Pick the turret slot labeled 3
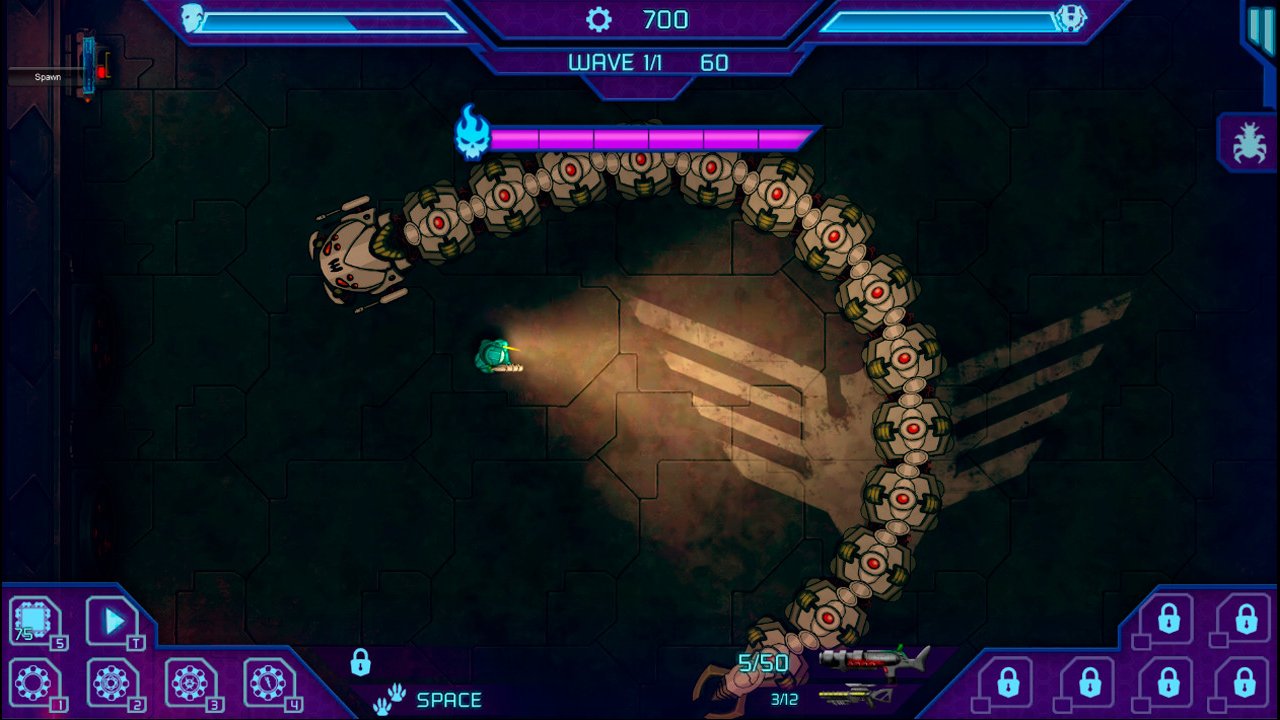 [x=189, y=684]
